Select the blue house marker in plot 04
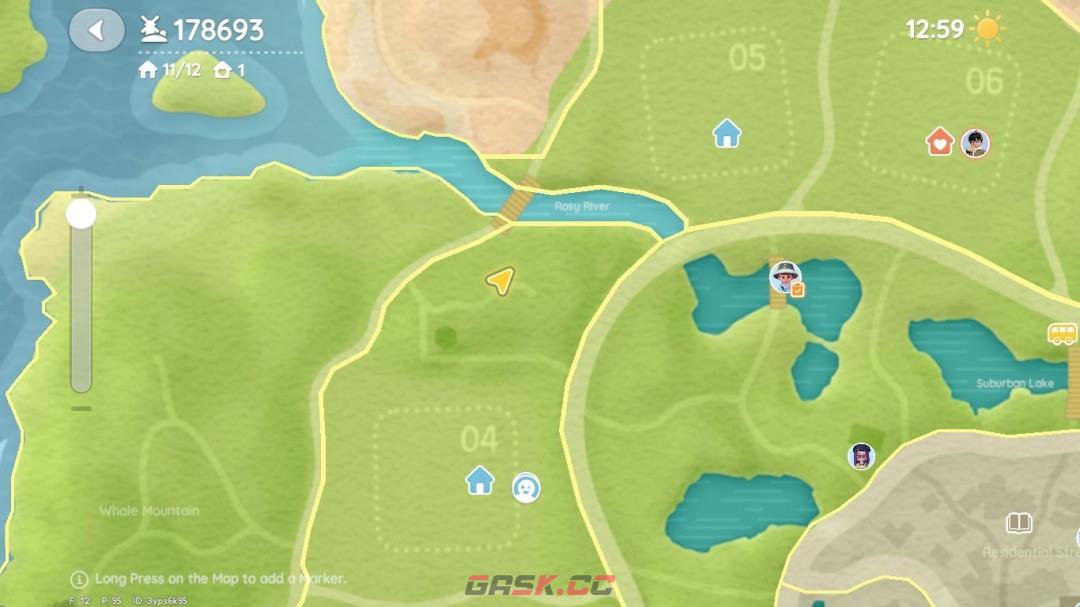Screen dimensions: 1080x607 480,480
